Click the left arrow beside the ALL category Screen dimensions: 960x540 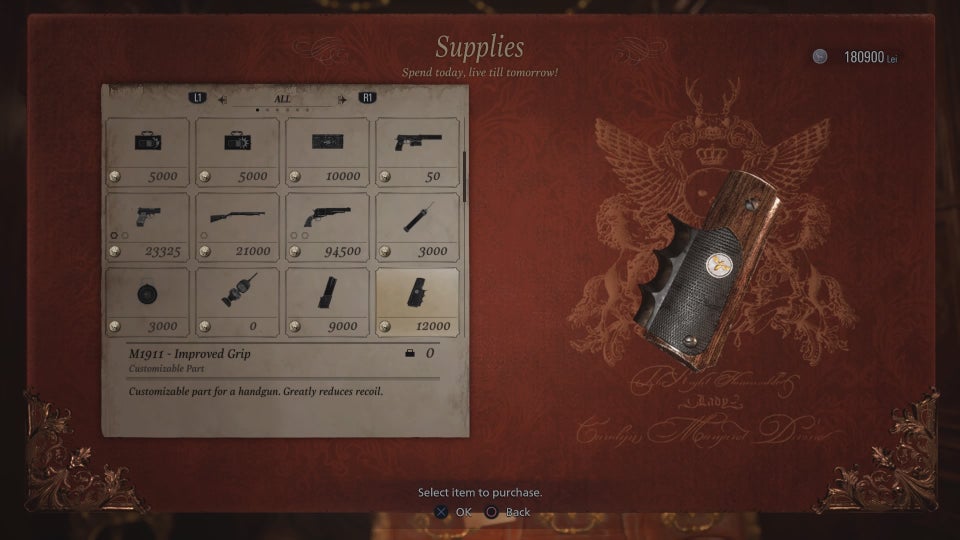[223, 99]
